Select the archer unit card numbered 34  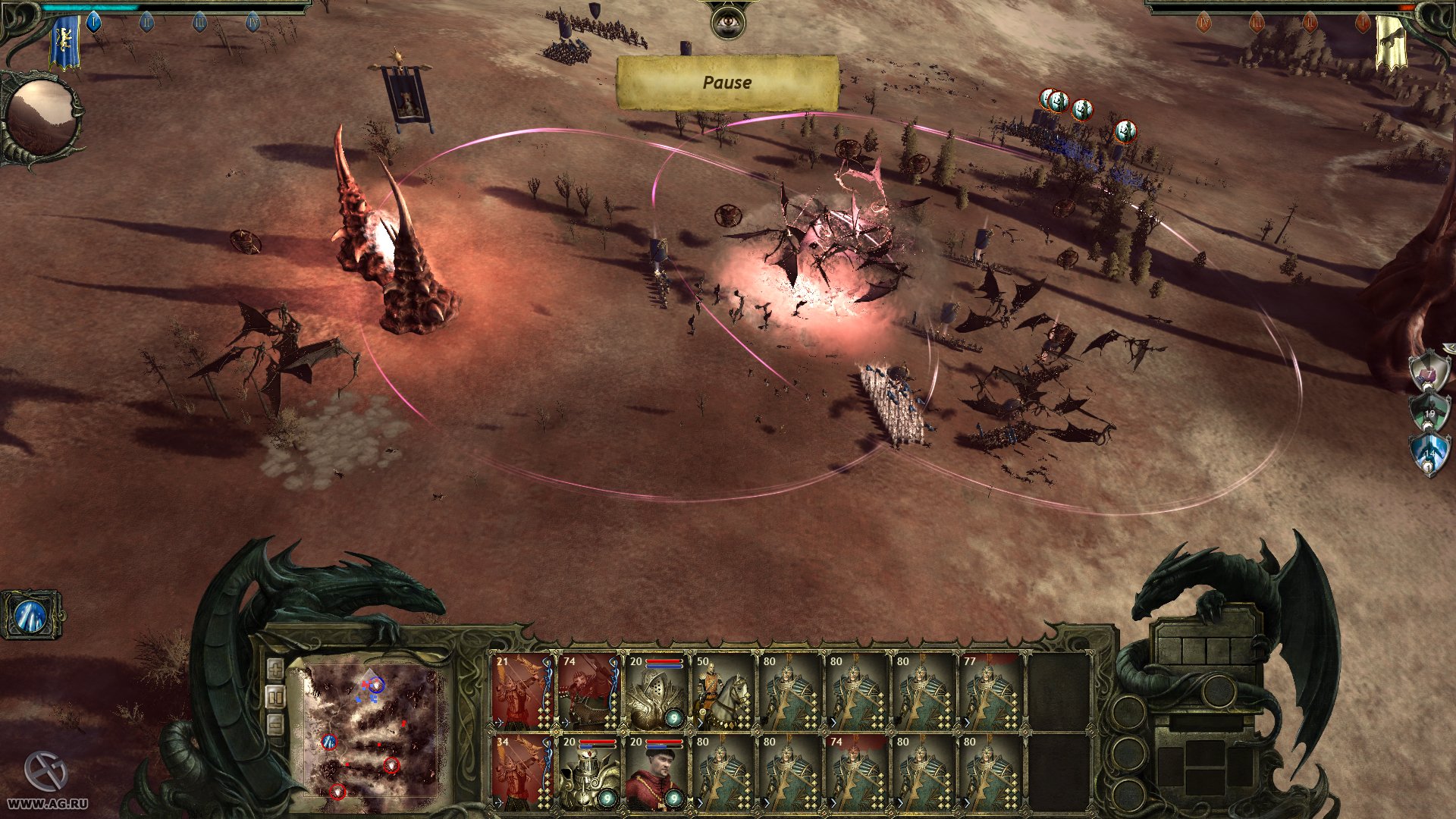[522, 771]
